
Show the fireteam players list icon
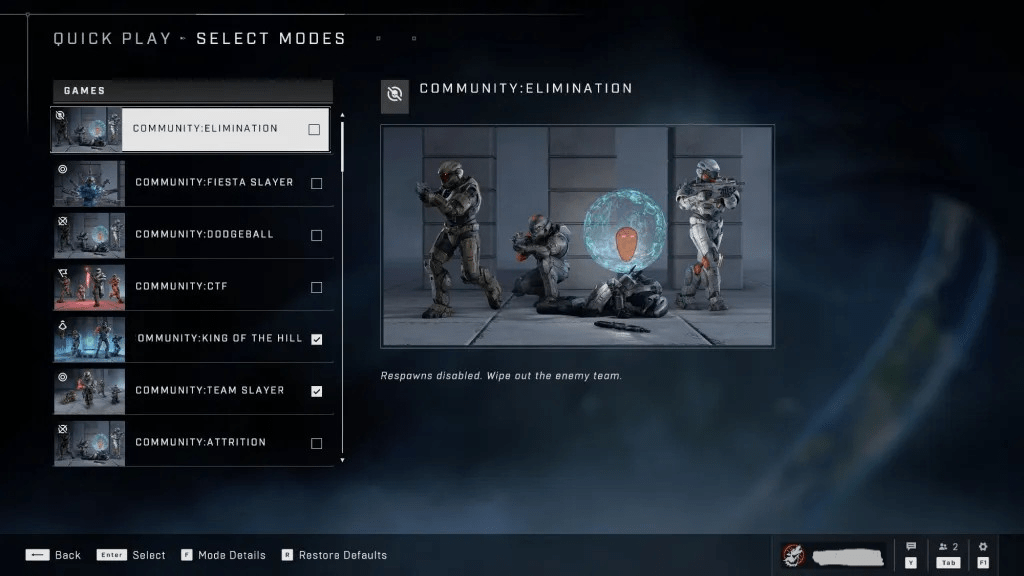(947, 547)
